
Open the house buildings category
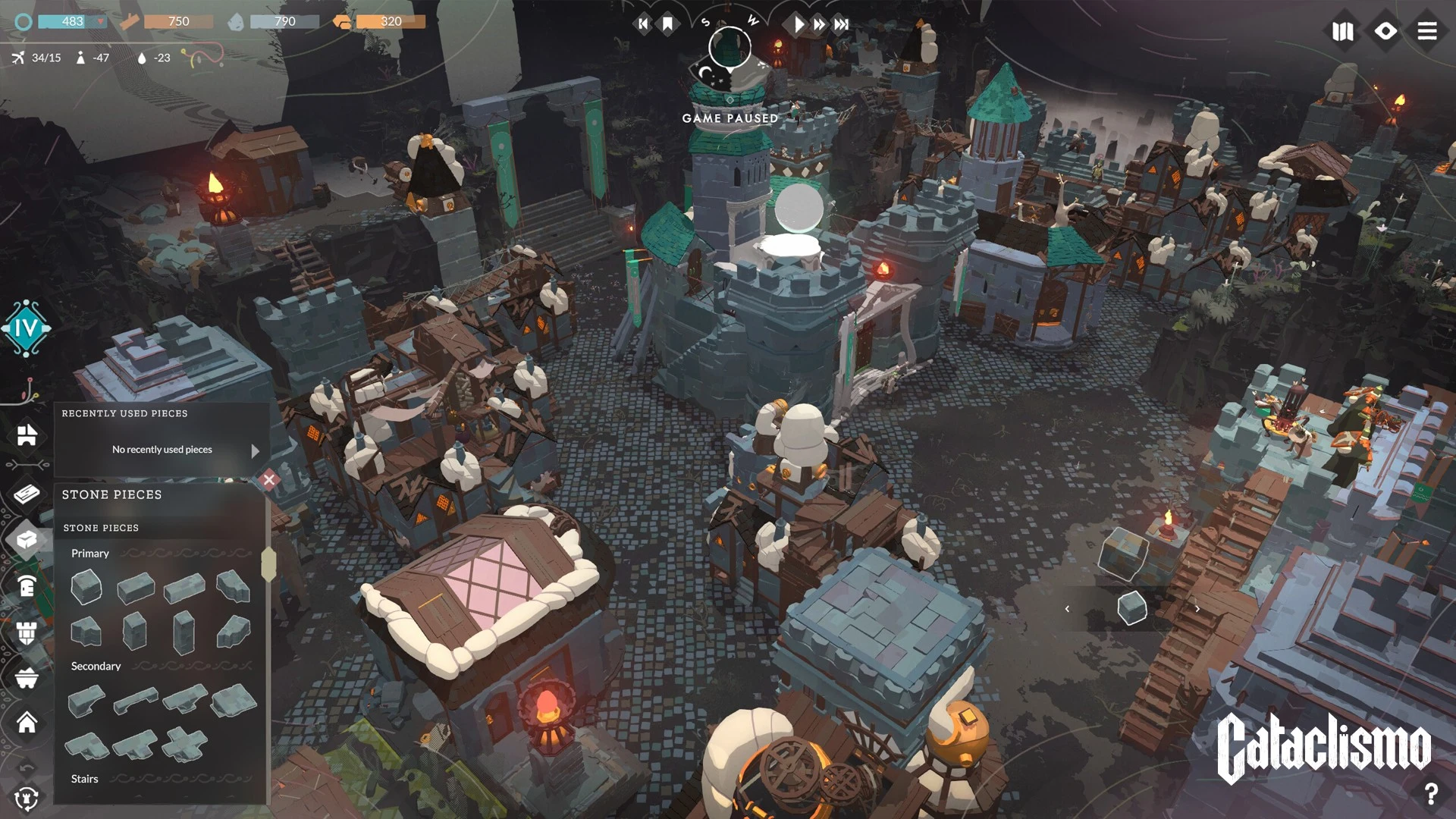[27, 723]
